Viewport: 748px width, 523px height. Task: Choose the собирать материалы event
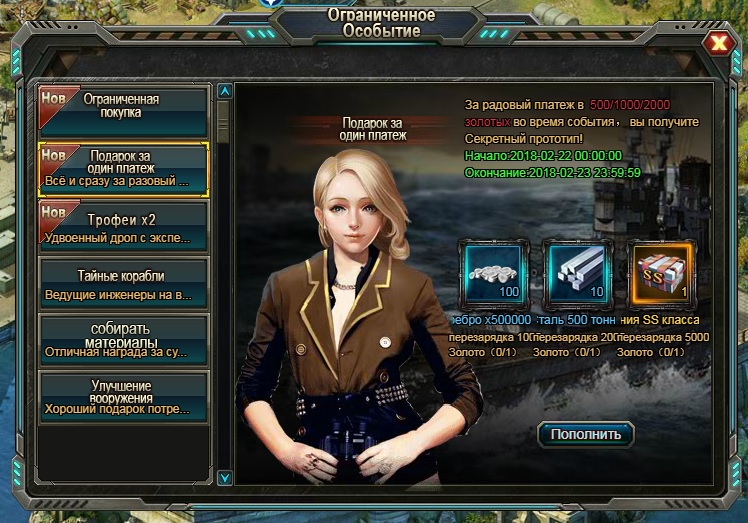[x=123, y=340]
